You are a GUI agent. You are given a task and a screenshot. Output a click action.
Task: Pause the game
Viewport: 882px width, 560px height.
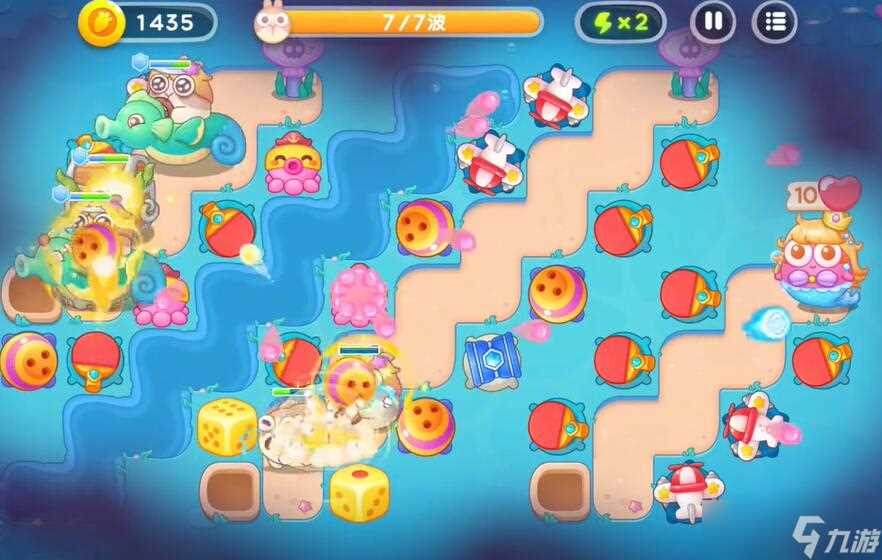click(713, 22)
